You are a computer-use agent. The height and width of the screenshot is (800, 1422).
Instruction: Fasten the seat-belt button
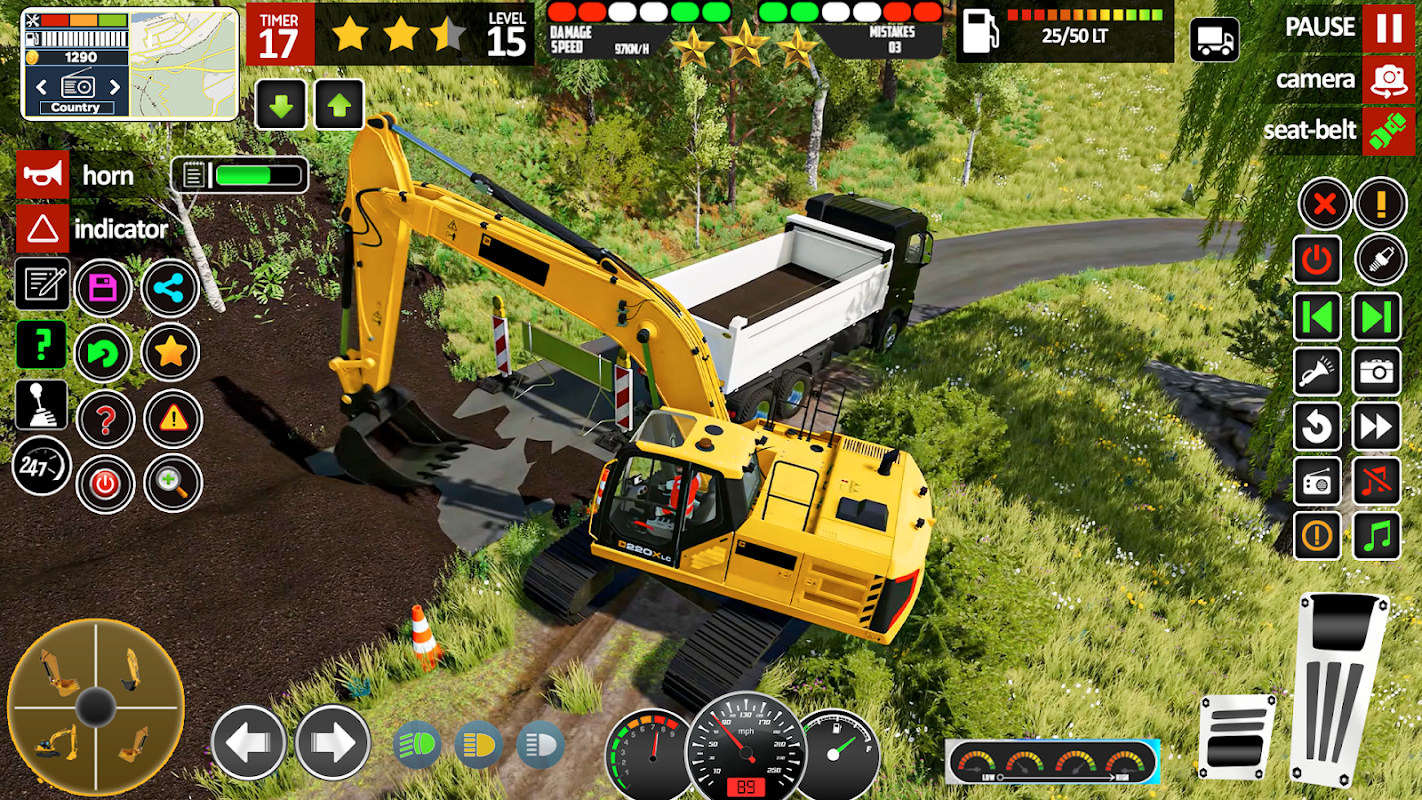tap(1387, 131)
